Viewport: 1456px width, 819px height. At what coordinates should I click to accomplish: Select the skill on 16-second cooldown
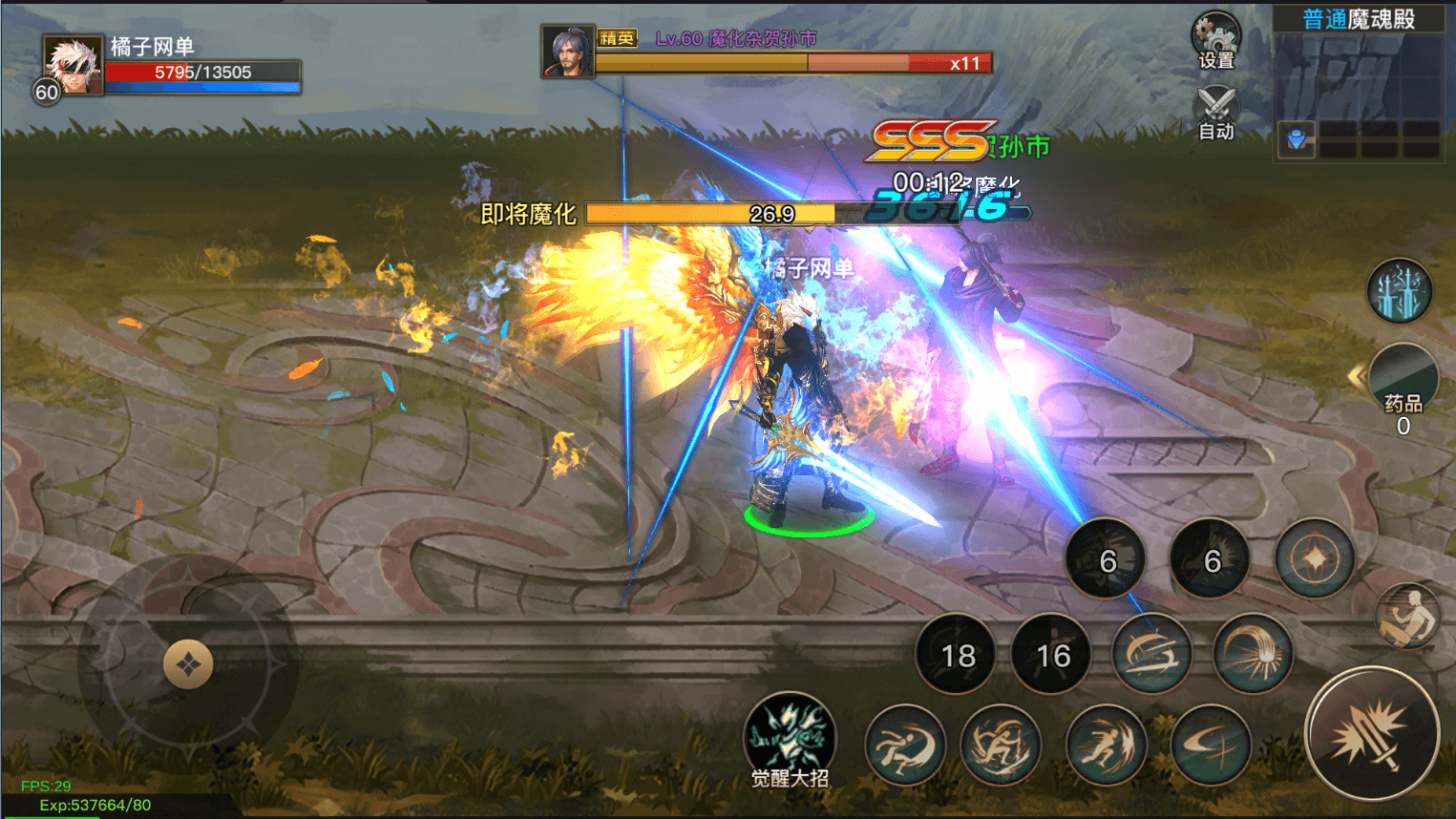(x=1053, y=655)
